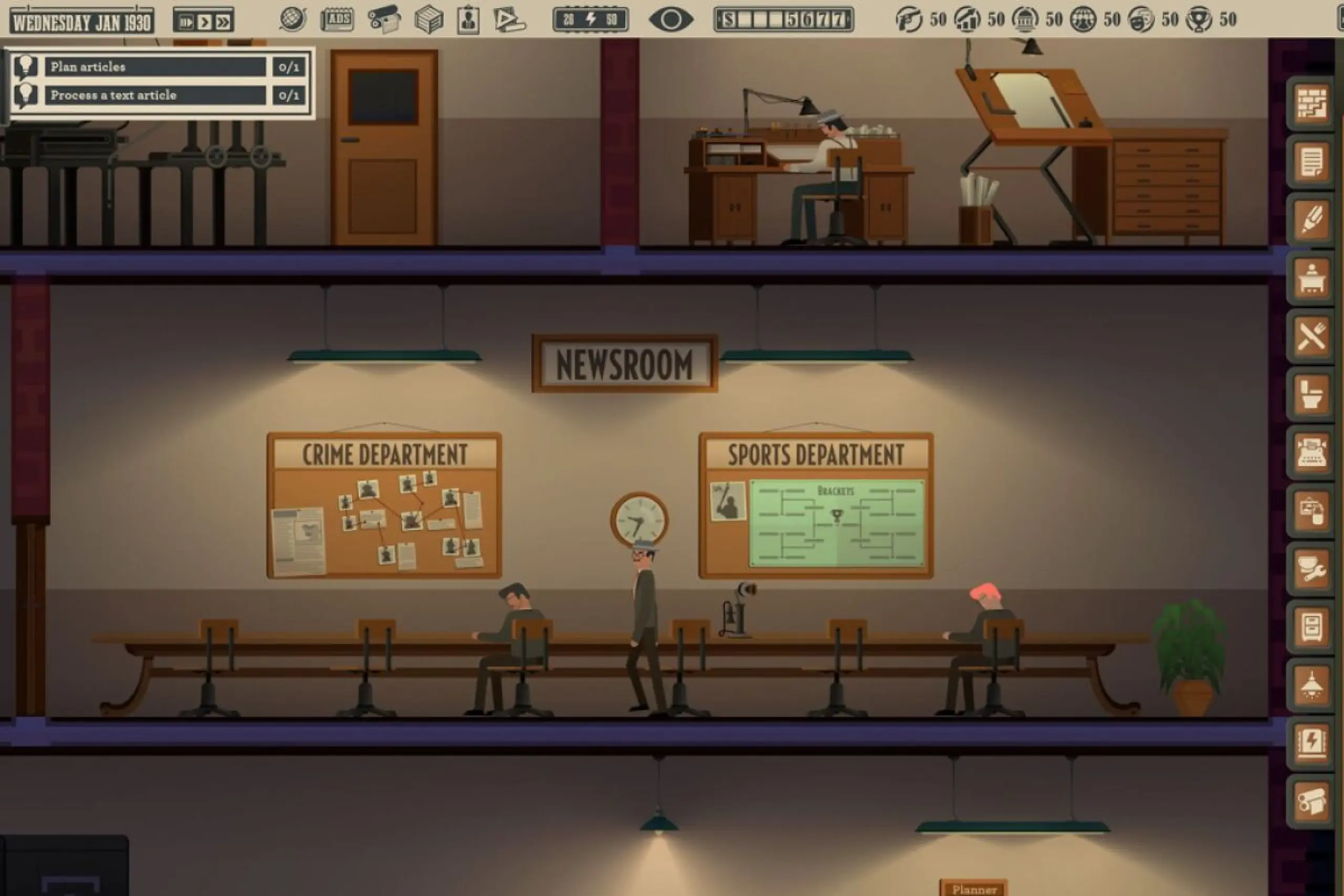The width and height of the screenshot is (1344, 896).
Task: Open the brick wall construction category
Action: point(1311,103)
